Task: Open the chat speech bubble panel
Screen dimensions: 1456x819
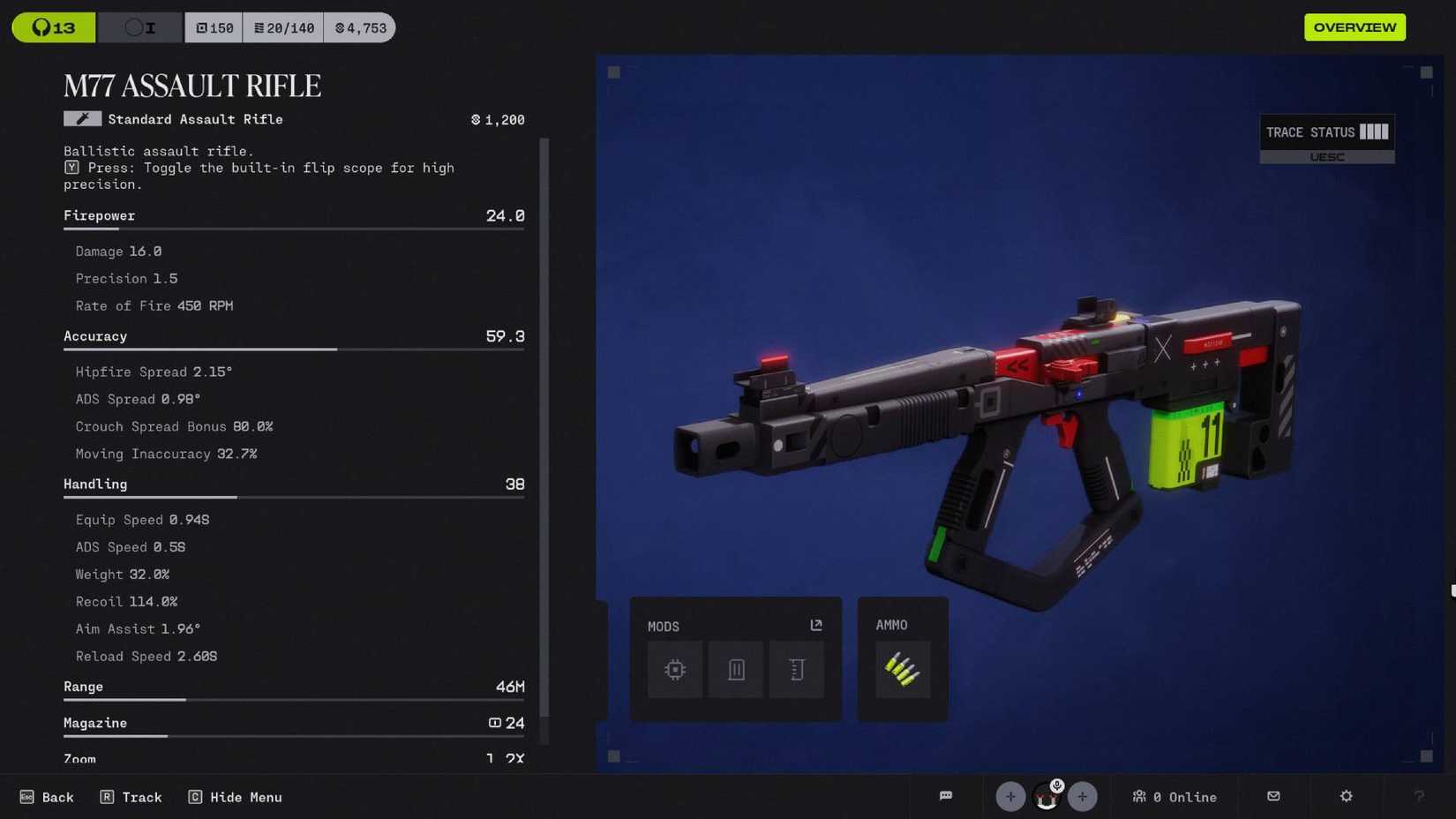Action: coord(945,796)
